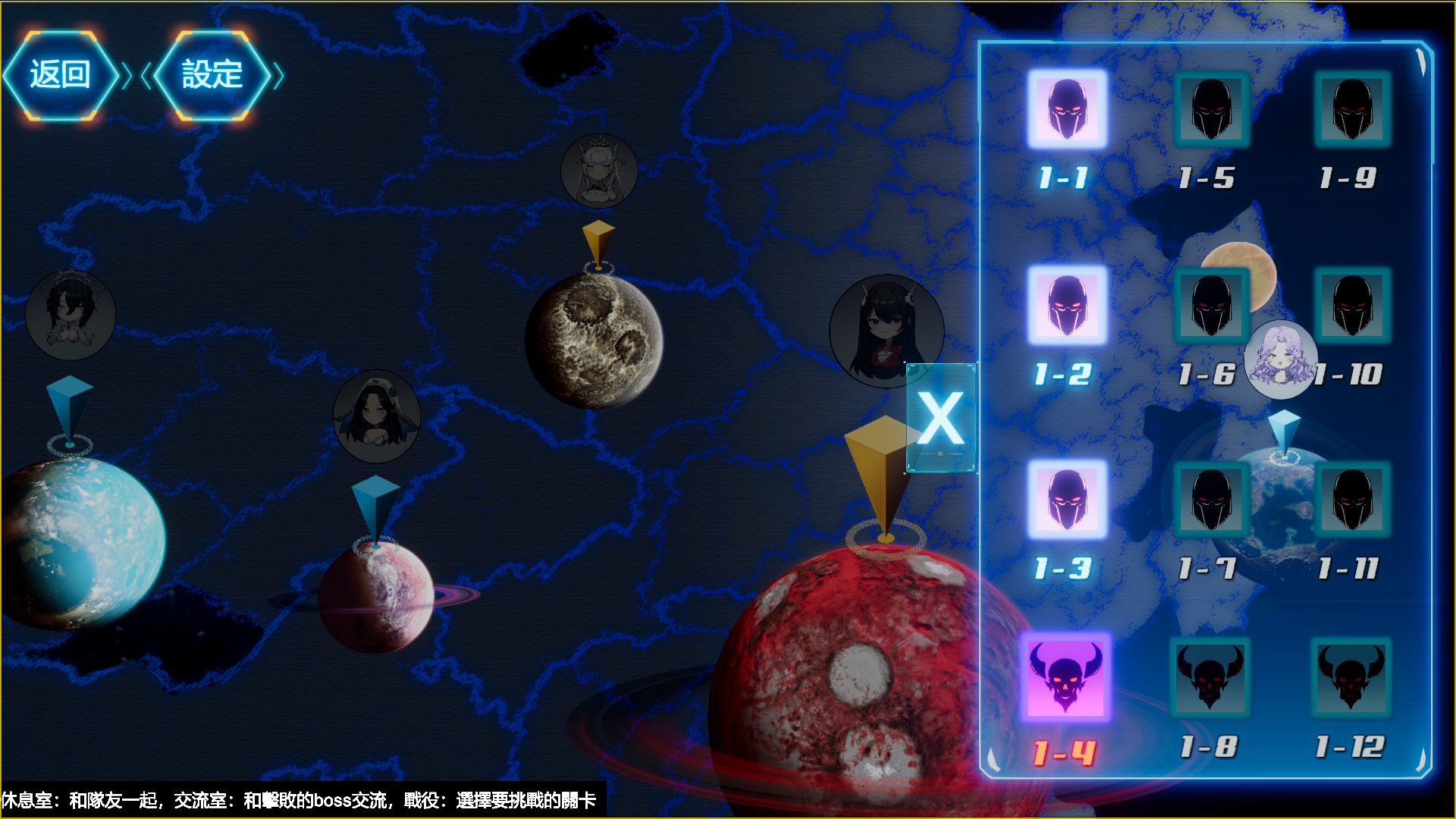1456x819 pixels.
Task: Pick stage 1-3
Action: [x=1067, y=500]
